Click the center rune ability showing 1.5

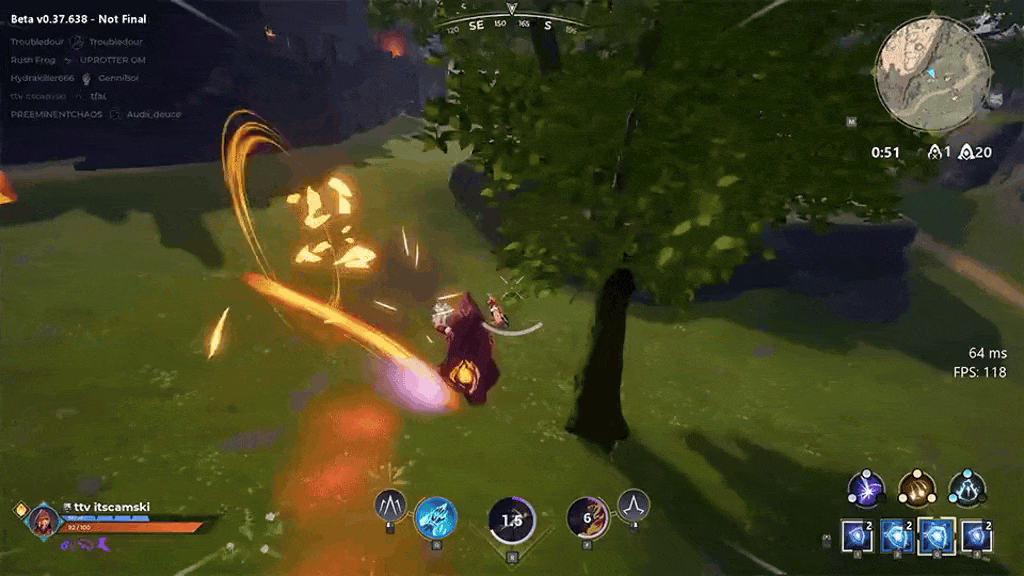click(x=512, y=521)
